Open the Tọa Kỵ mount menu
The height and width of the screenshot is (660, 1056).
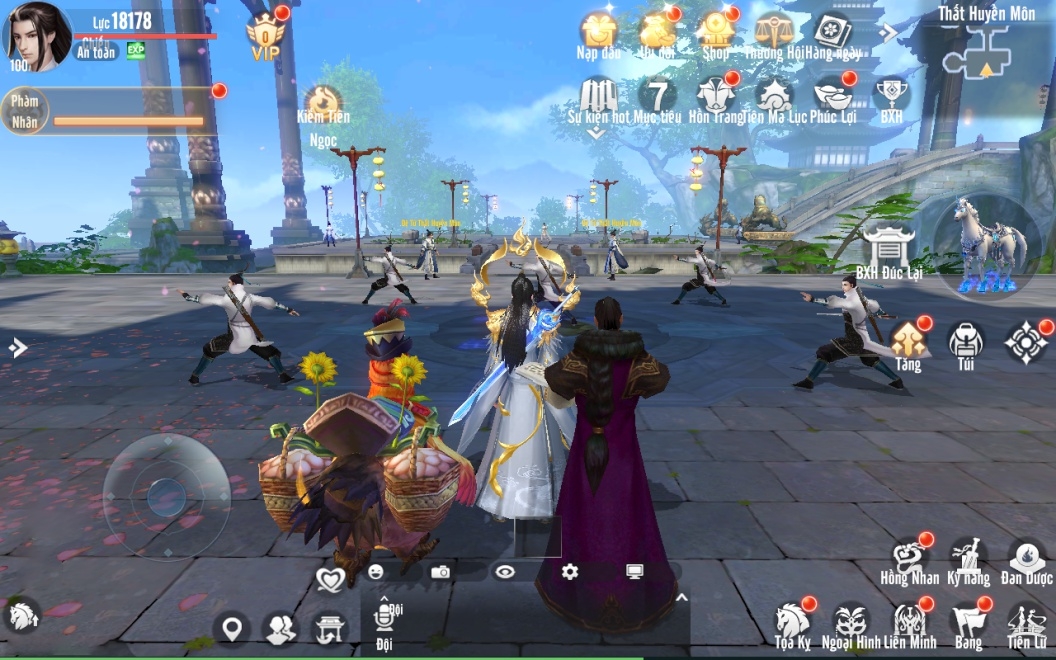[x=792, y=621]
